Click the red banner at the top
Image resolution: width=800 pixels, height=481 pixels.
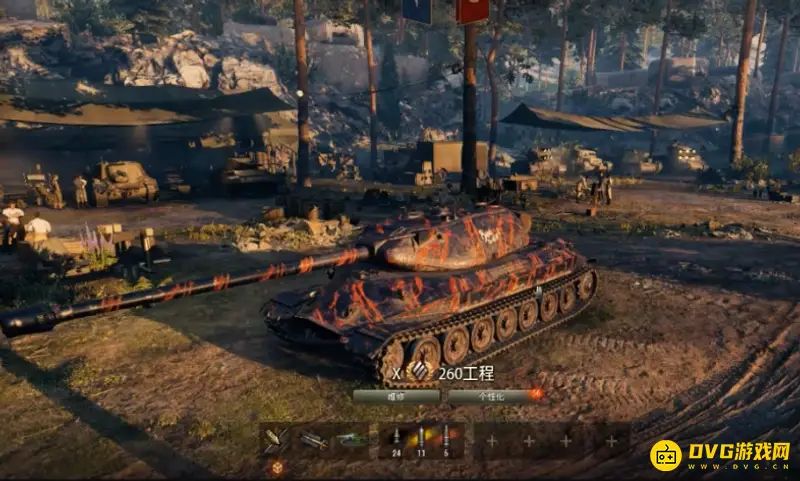472,10
